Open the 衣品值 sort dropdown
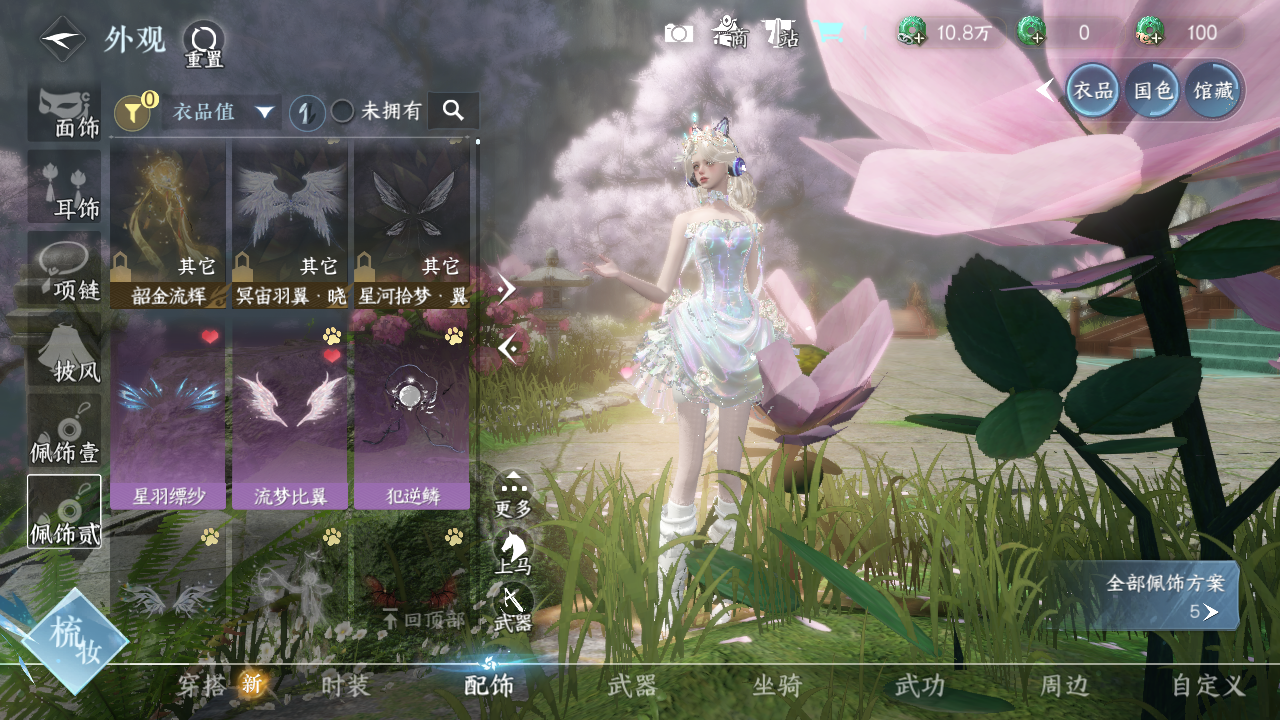Viewport: 1280px width, 720px height. (x=221, y=111)
